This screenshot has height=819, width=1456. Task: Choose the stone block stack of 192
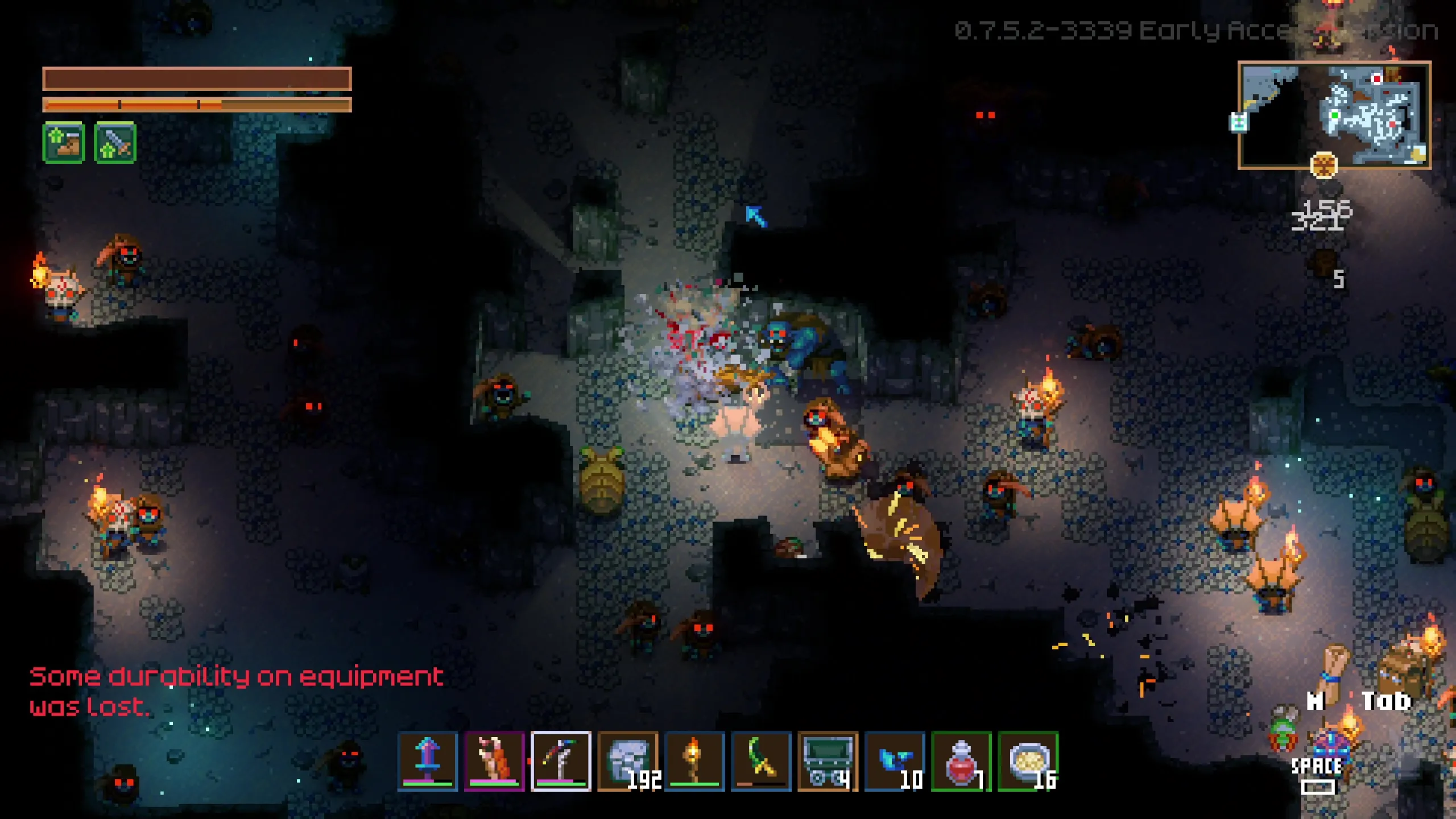pos(628,761)
